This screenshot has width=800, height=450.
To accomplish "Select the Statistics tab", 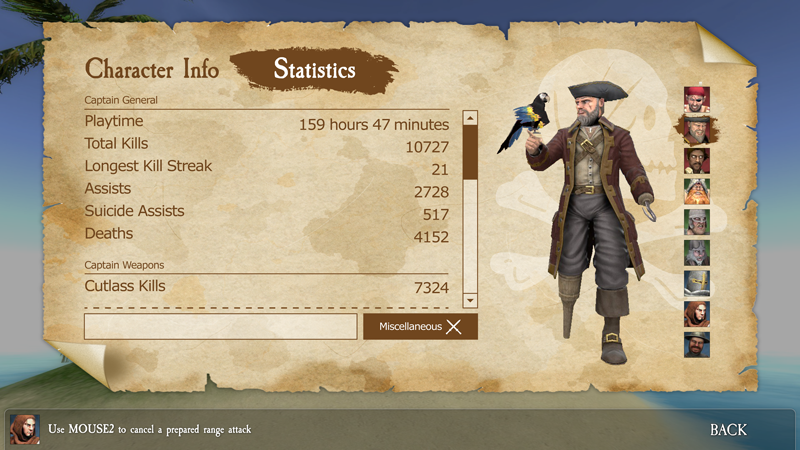I will 314,70.
